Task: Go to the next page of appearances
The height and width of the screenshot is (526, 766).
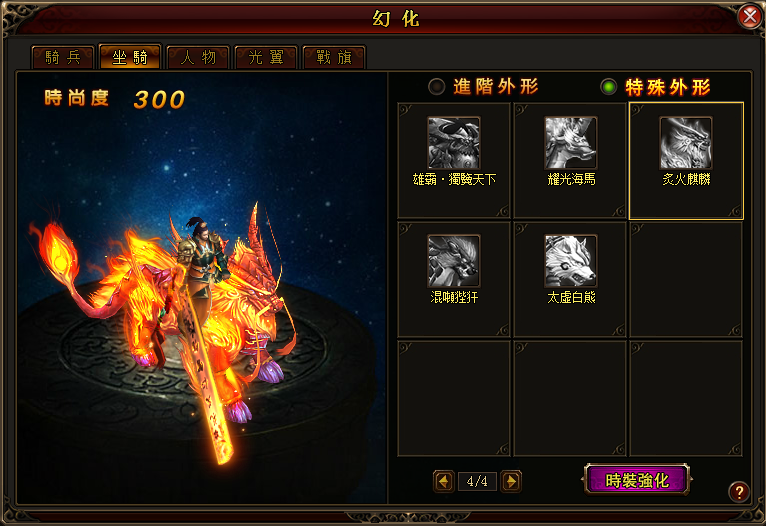Action: (511, 481)
